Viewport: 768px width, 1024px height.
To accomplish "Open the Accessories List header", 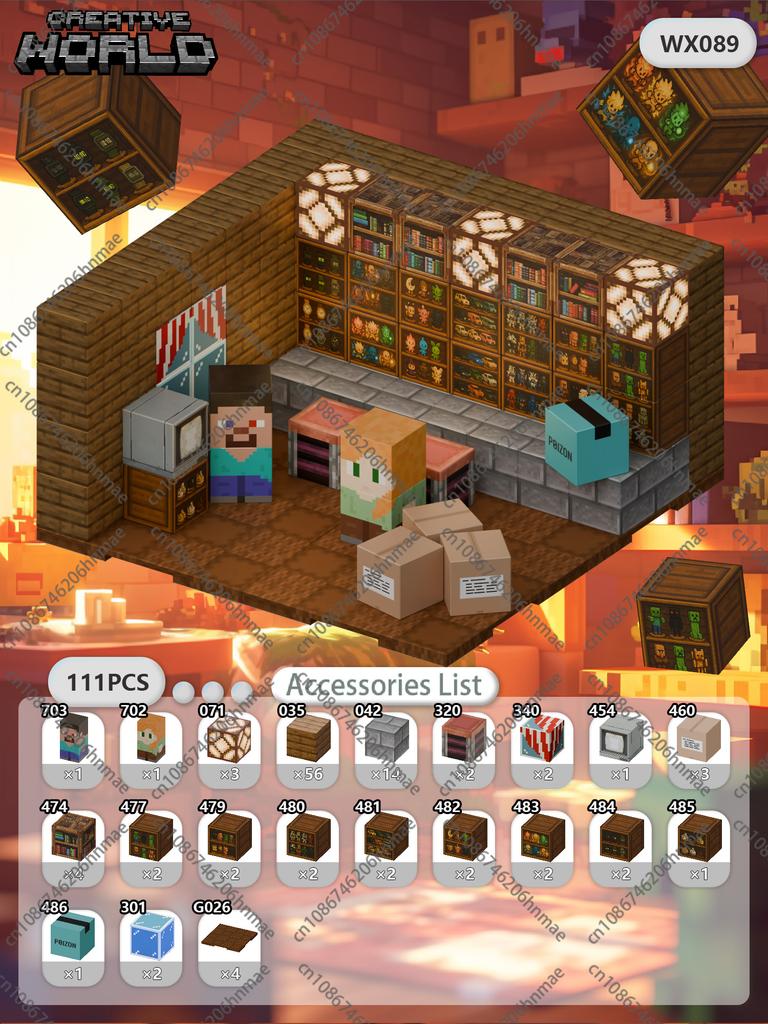I will (384, 686).
